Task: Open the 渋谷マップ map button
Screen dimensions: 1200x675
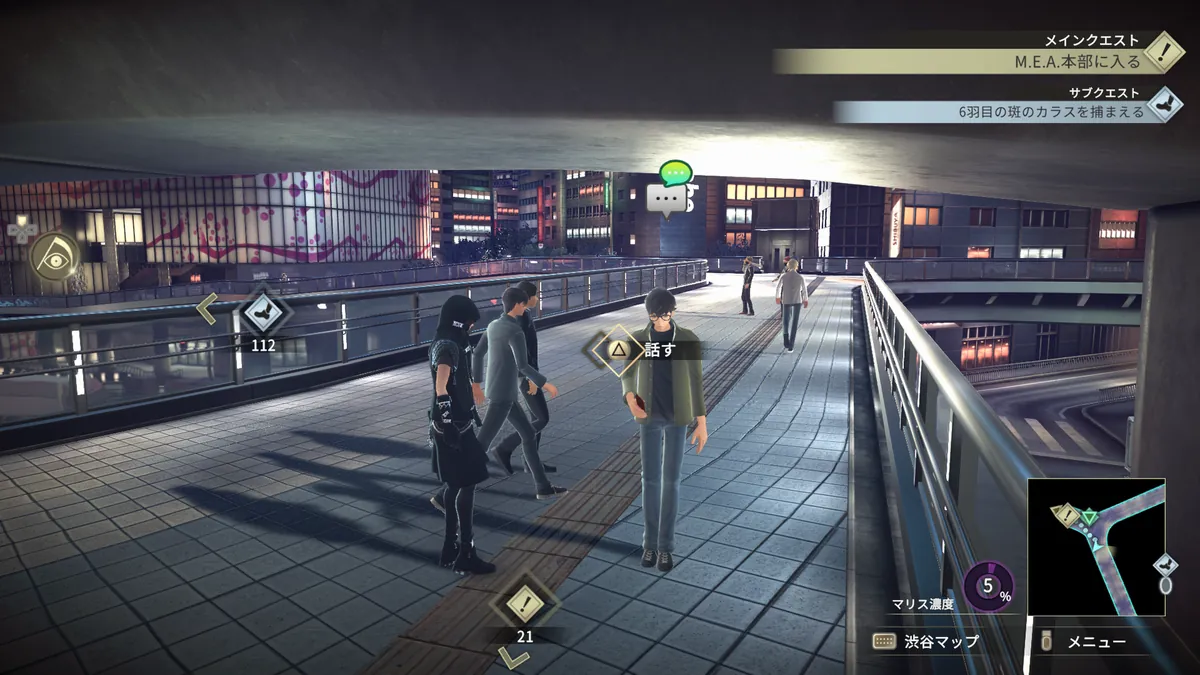Action: point(925,642)
